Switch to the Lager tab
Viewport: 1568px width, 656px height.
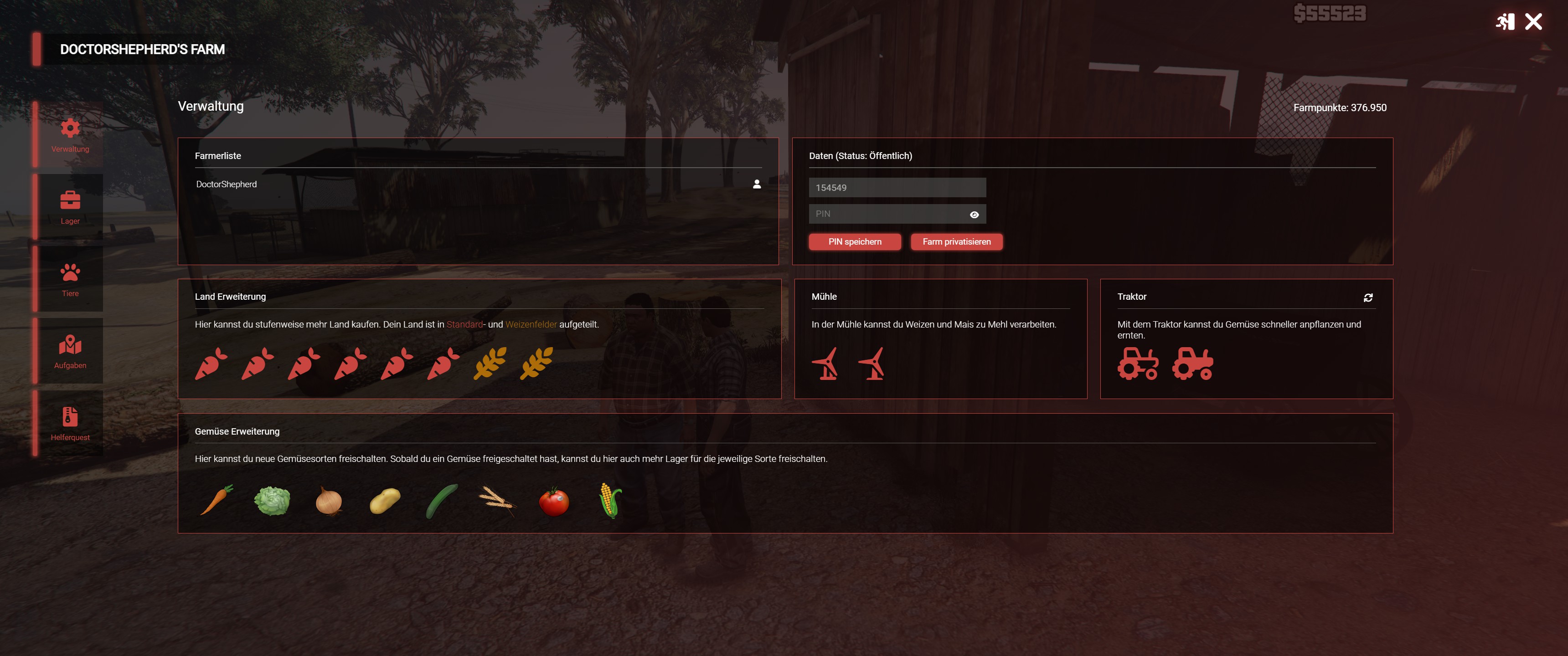70,207
